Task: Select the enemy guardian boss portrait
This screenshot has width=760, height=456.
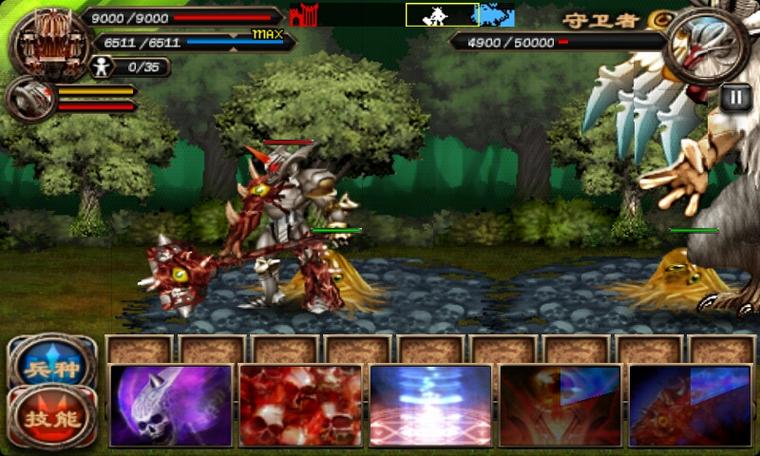Action: (706, 45)
